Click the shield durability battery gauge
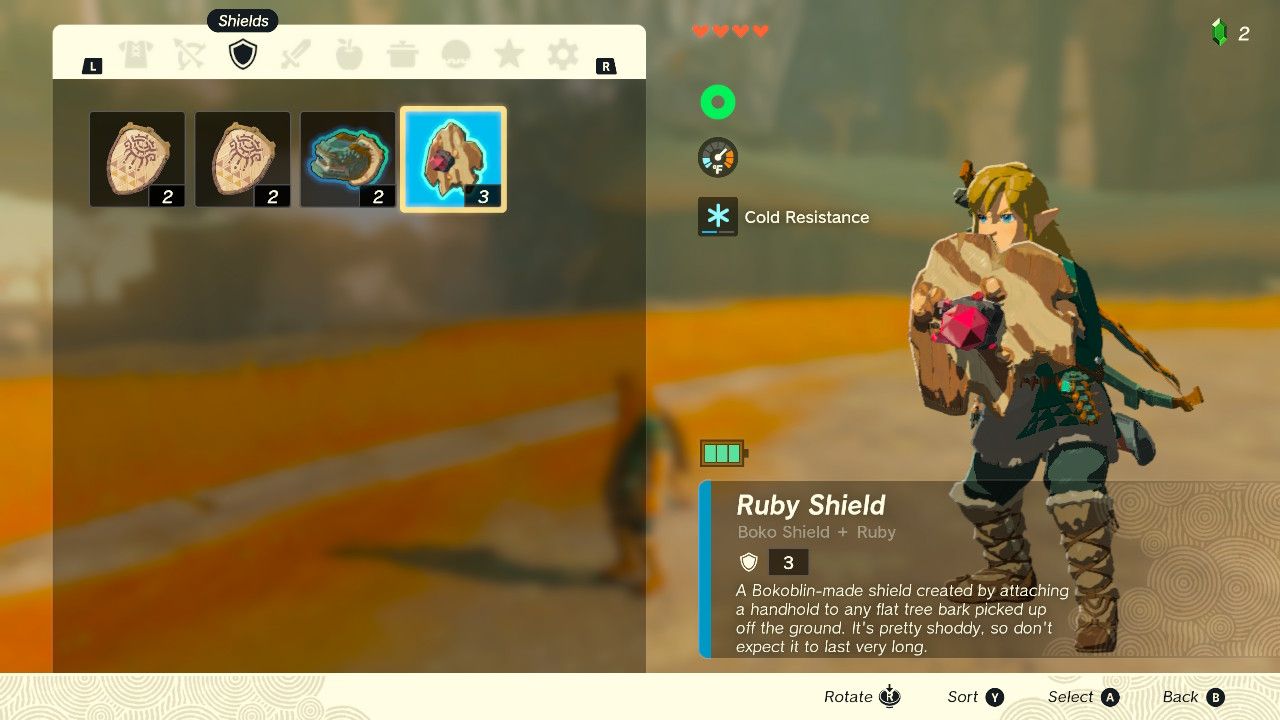1280x720 pixels. [720, 452]
